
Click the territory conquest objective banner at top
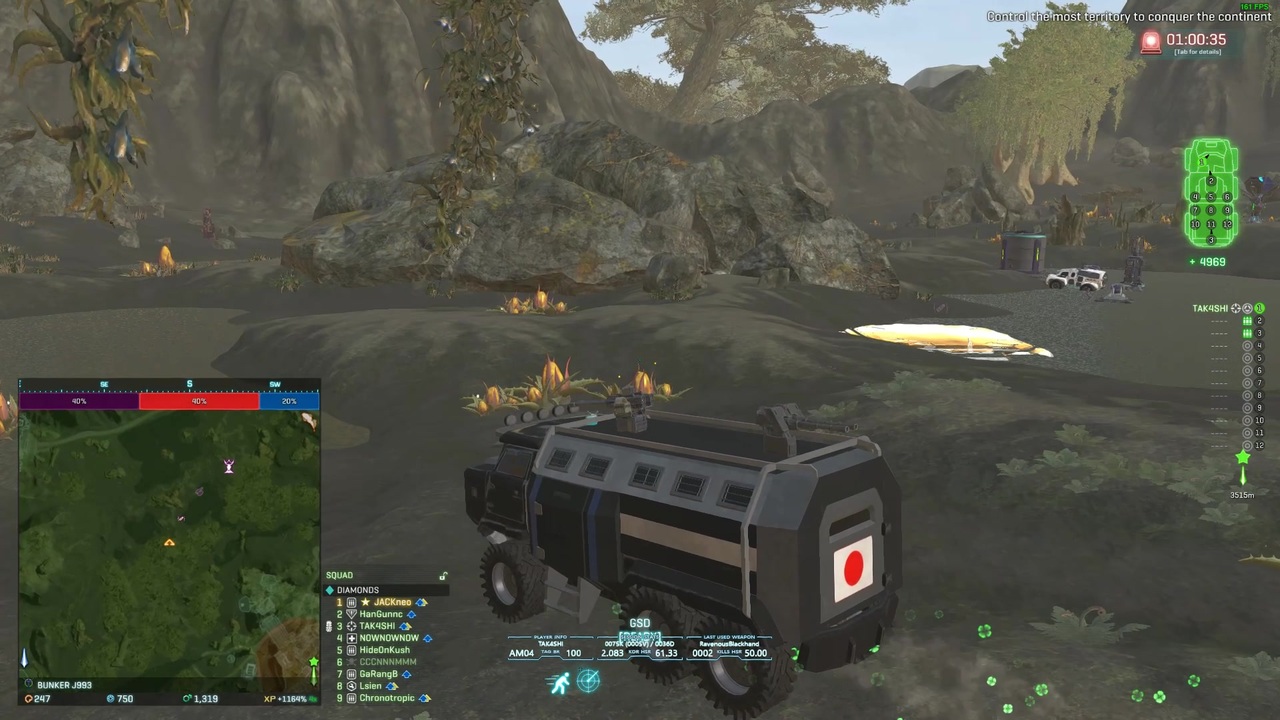pos(1130,16)
